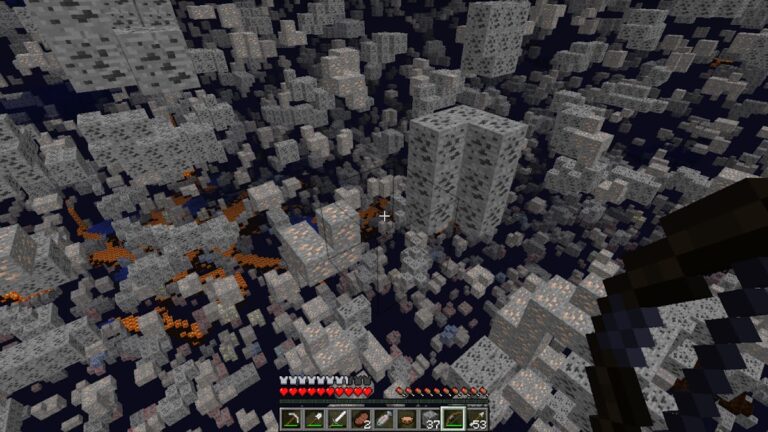This screenshot has width=768, height=432.
Task: Select the pickaxe hotbar slot
Action: tap(292, 418)
